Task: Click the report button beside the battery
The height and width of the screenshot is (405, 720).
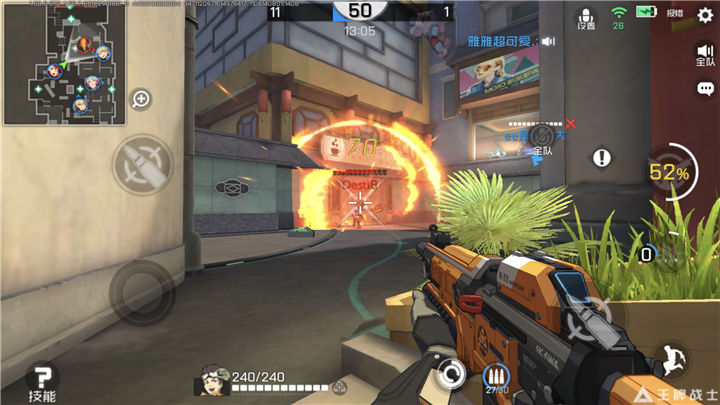Action: (675, 14)
